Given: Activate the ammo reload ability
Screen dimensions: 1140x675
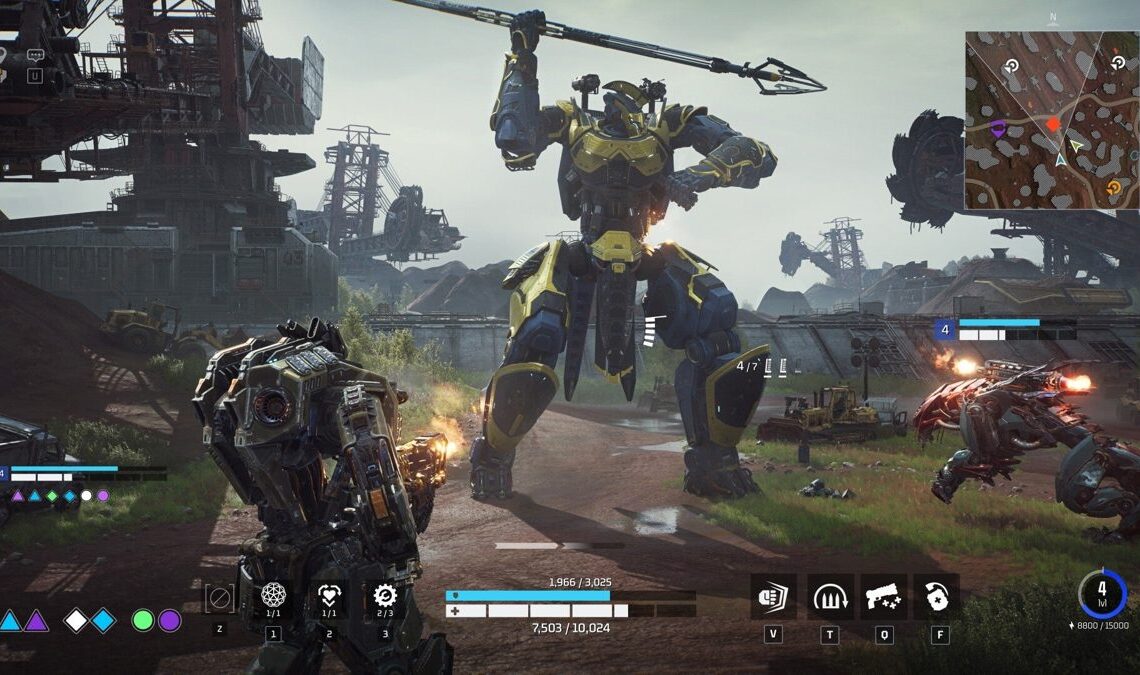Looking at the screenshot, I should 830,596.
